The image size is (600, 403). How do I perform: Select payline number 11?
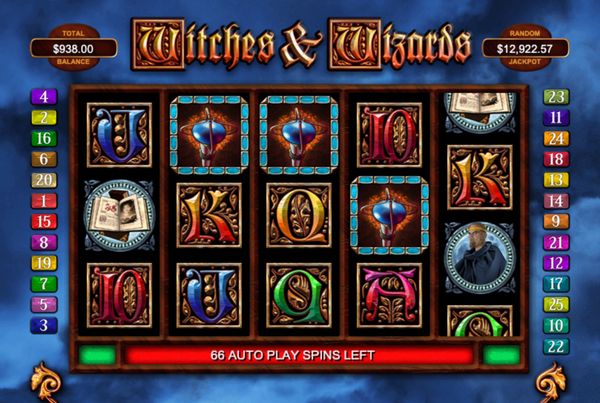click(x=556, y=118)
